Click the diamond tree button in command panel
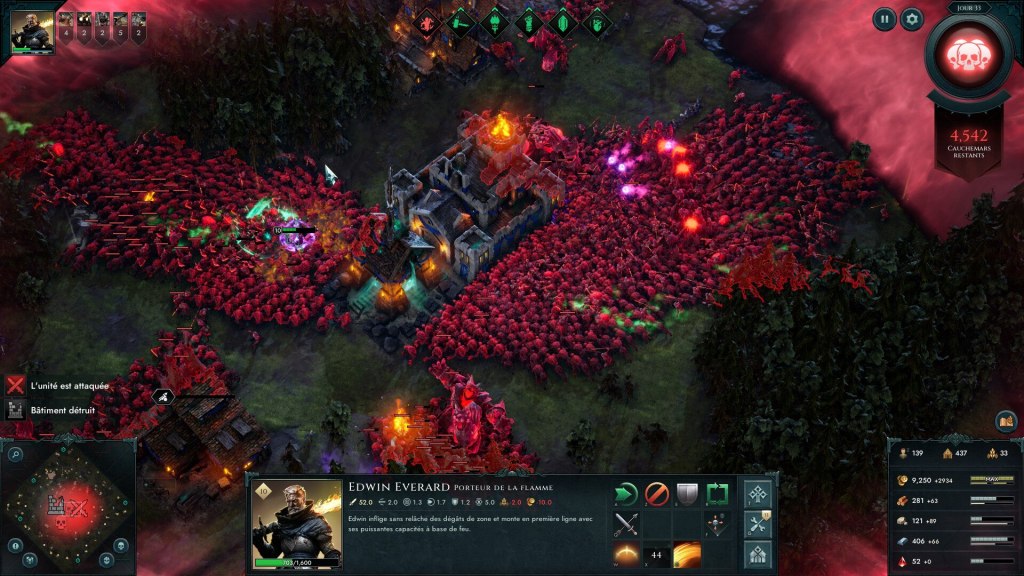 tap(758, 493)
